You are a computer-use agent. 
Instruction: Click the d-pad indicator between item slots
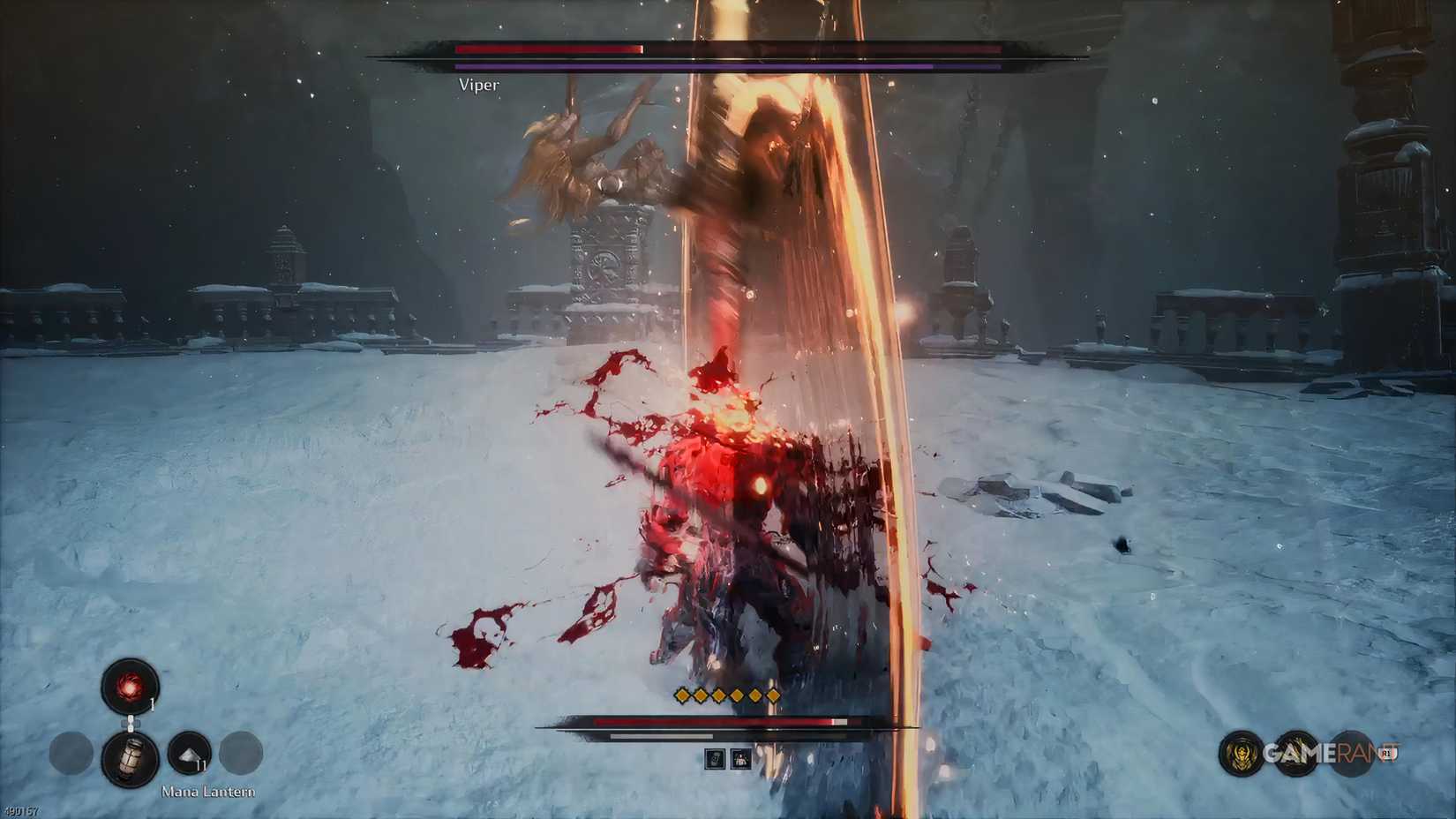[x=131, y=722]
